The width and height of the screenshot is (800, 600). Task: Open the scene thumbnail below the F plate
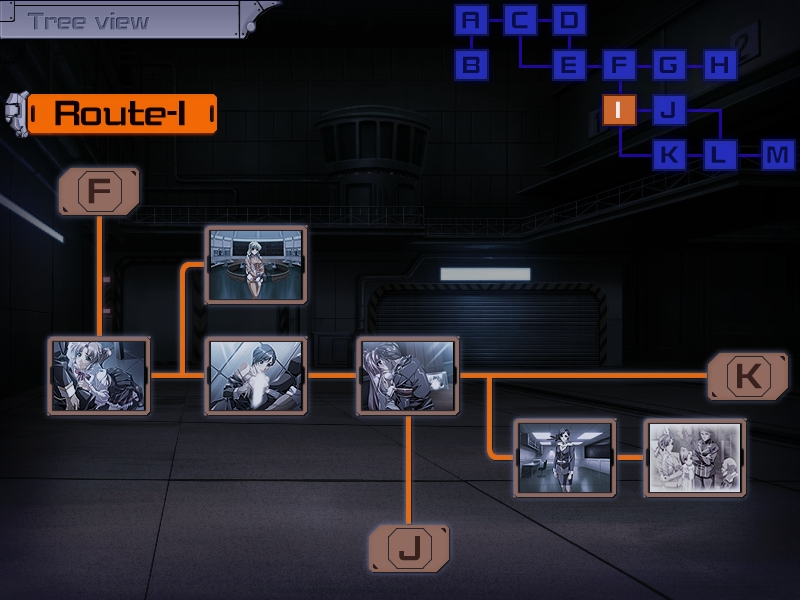point(99,375)
